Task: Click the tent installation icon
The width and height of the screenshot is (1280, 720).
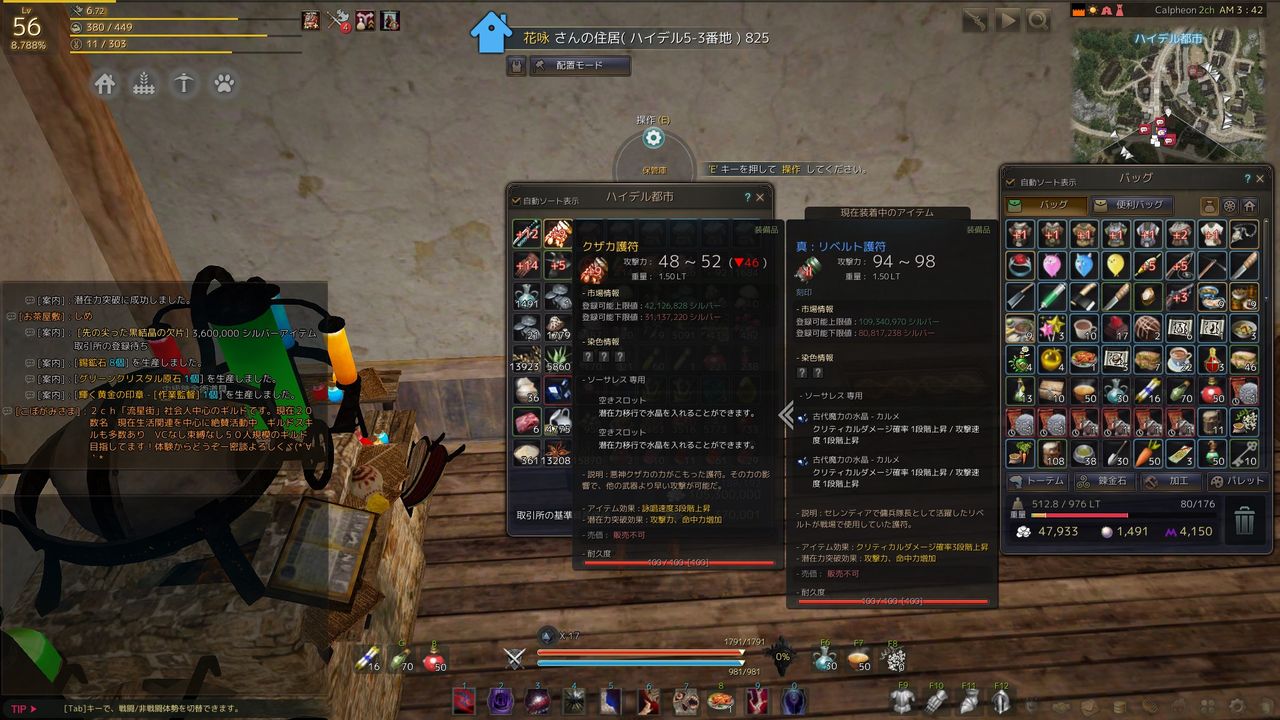Action: pos(183,85)
